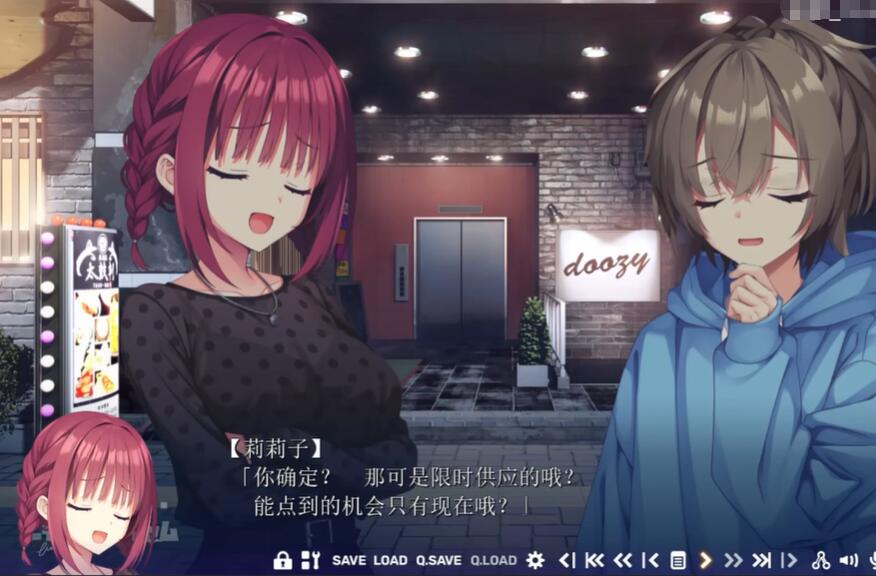Quick save with Q.SAVE
876x576 pixels.
point(439,560)
